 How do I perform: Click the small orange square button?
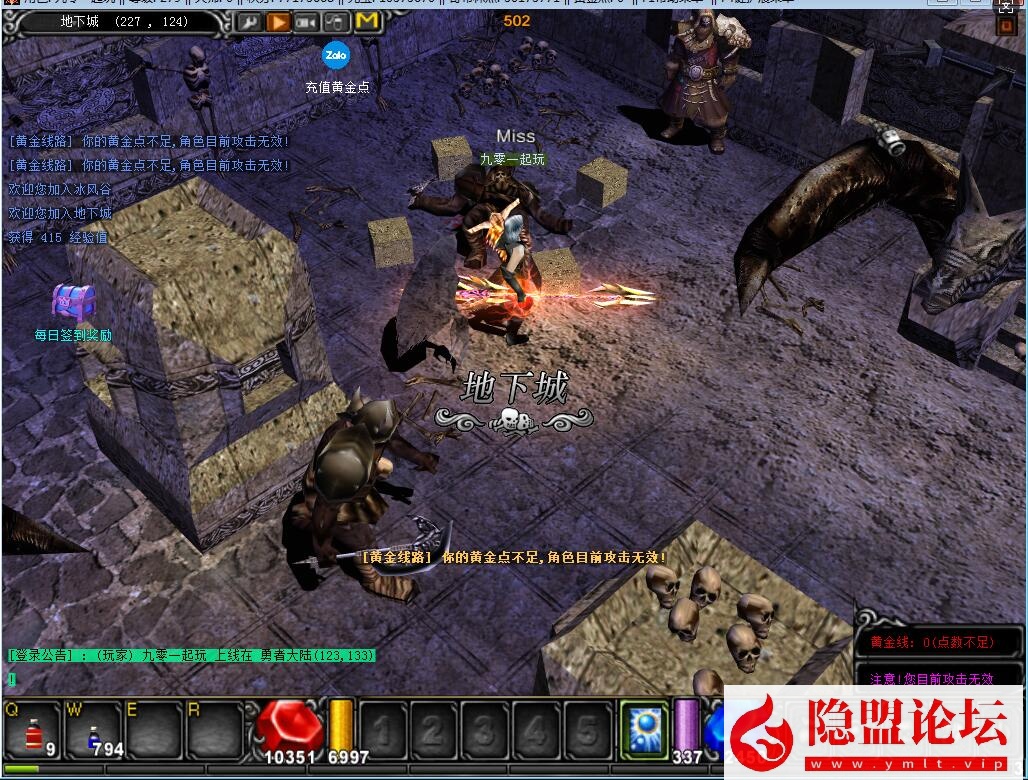(x=1006, y=26)
